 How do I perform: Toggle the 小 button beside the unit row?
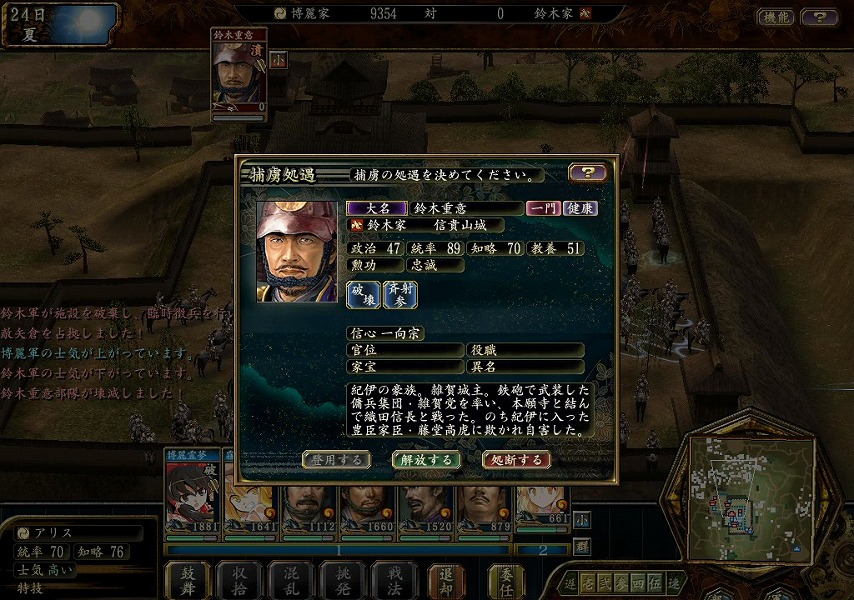click(581, 520)
